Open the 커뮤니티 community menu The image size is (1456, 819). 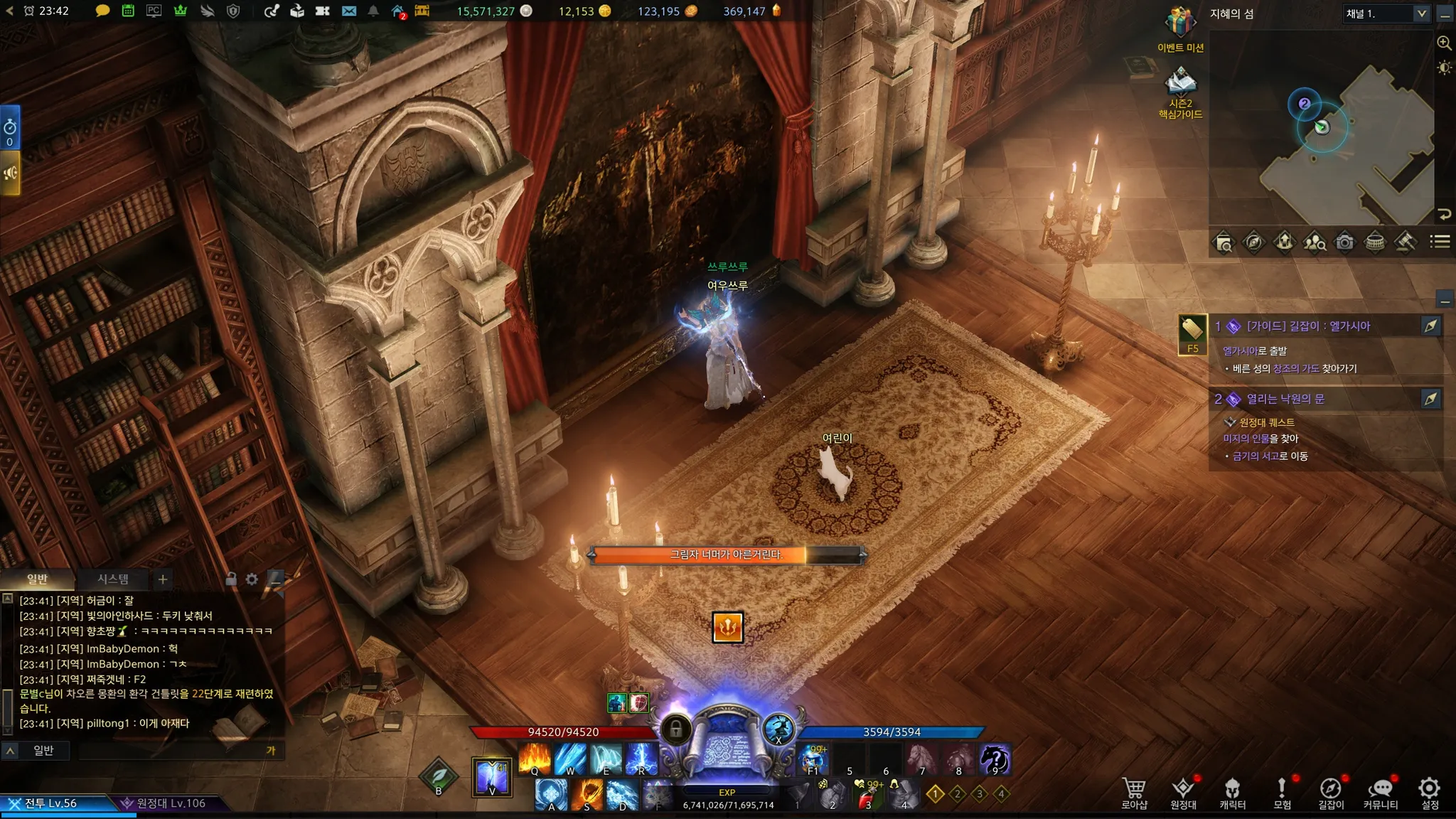click(1380, 792)
